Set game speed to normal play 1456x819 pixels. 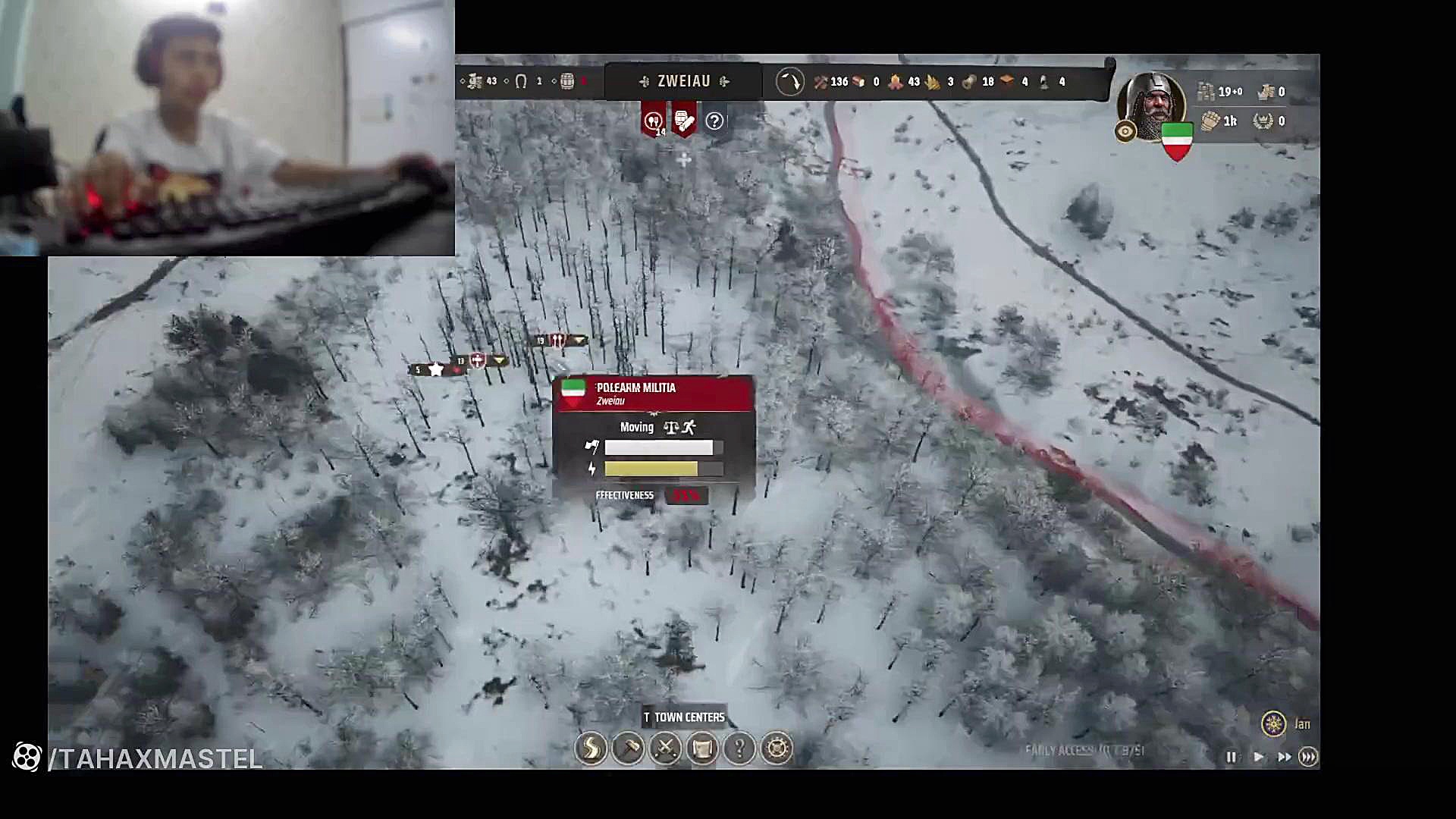click(1258, 757)
